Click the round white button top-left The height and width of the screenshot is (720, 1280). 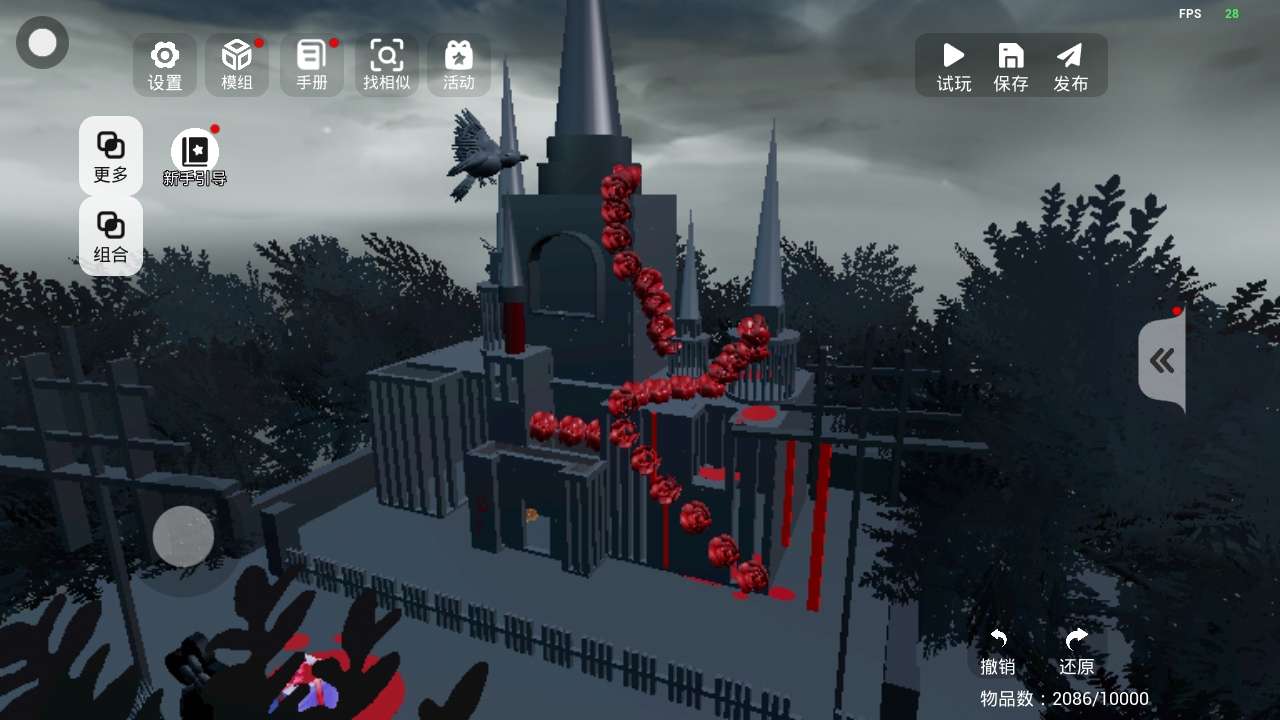point(43,43)
